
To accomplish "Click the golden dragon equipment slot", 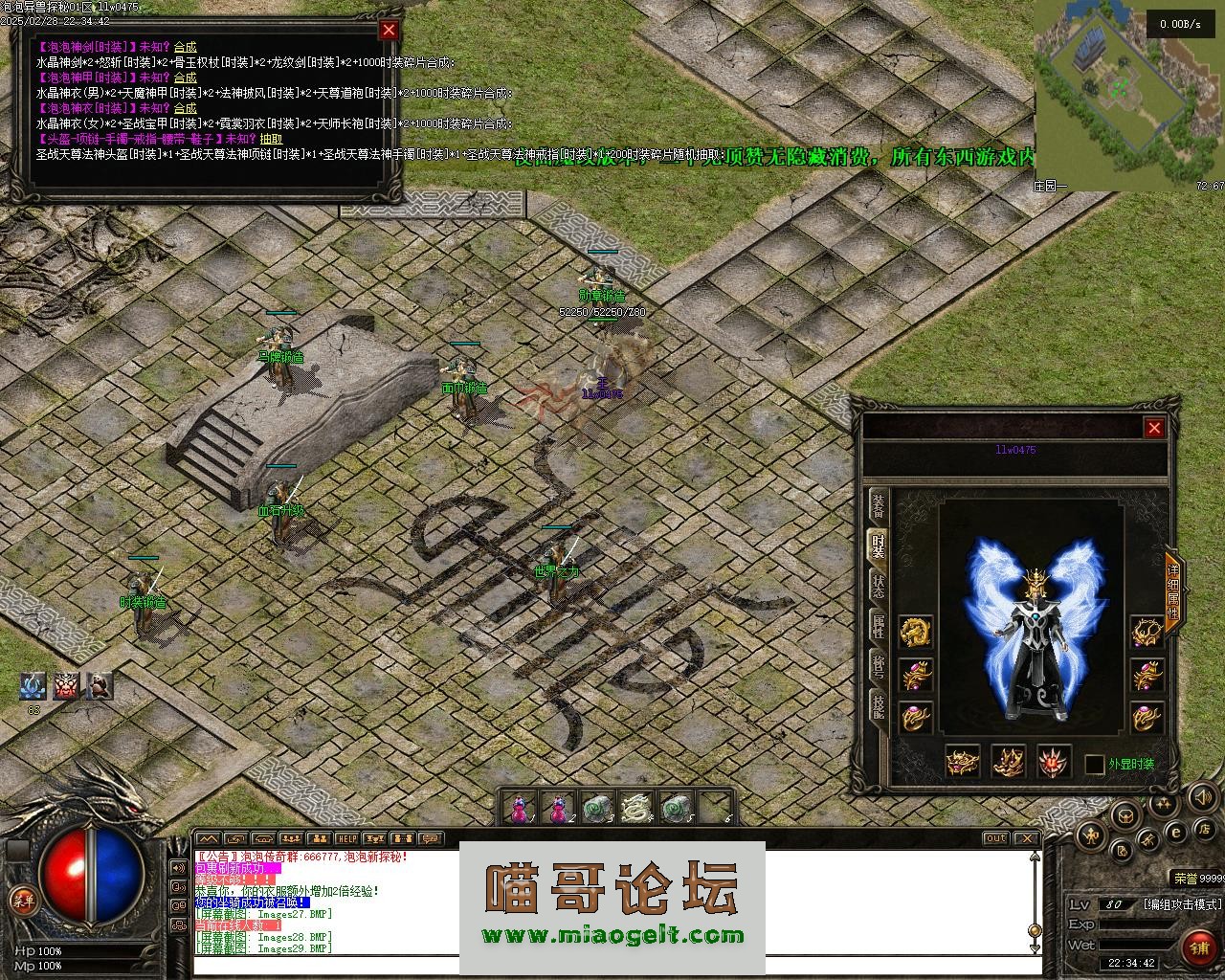I will 916,631.
